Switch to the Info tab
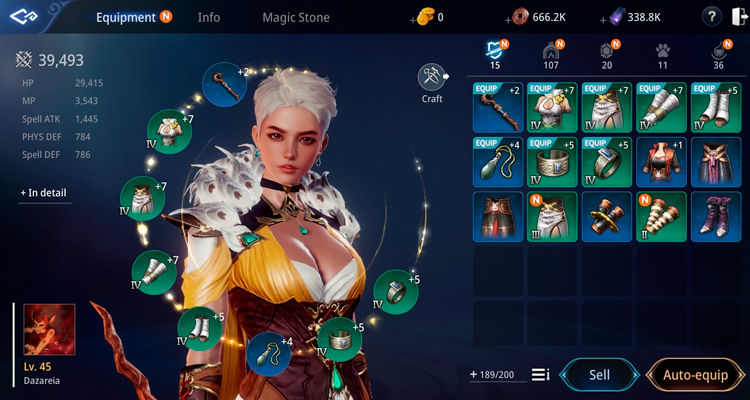This screenshot has height=400, width=750. [209, 17]
